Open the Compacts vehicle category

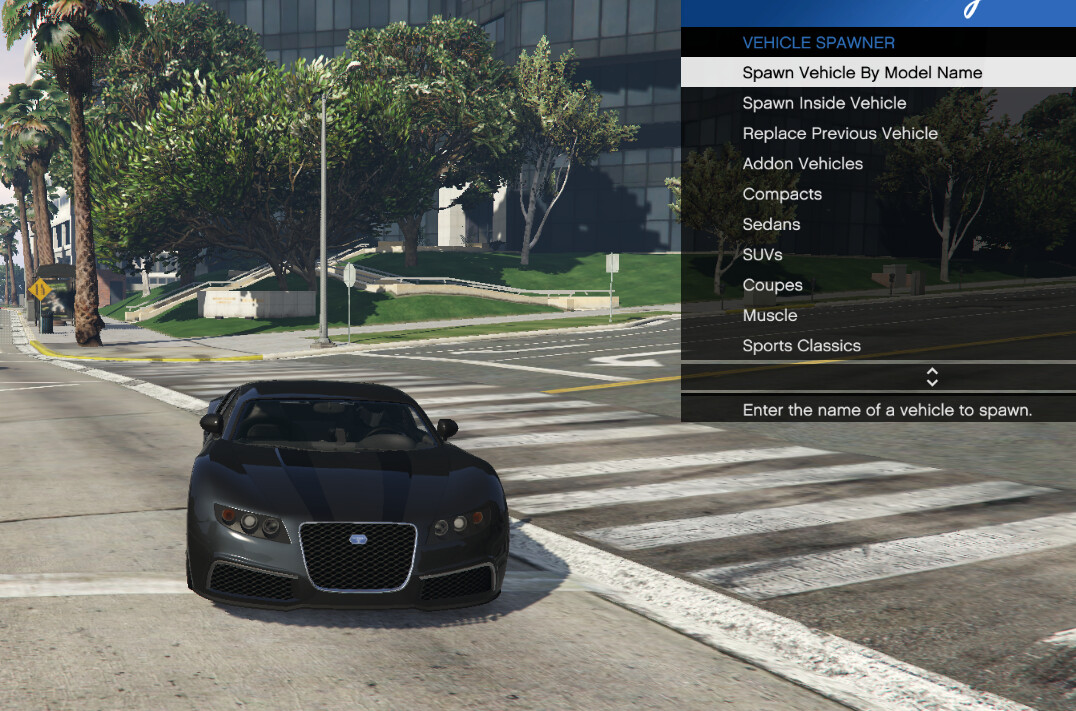pyautogui.click(x=782, y=194)
